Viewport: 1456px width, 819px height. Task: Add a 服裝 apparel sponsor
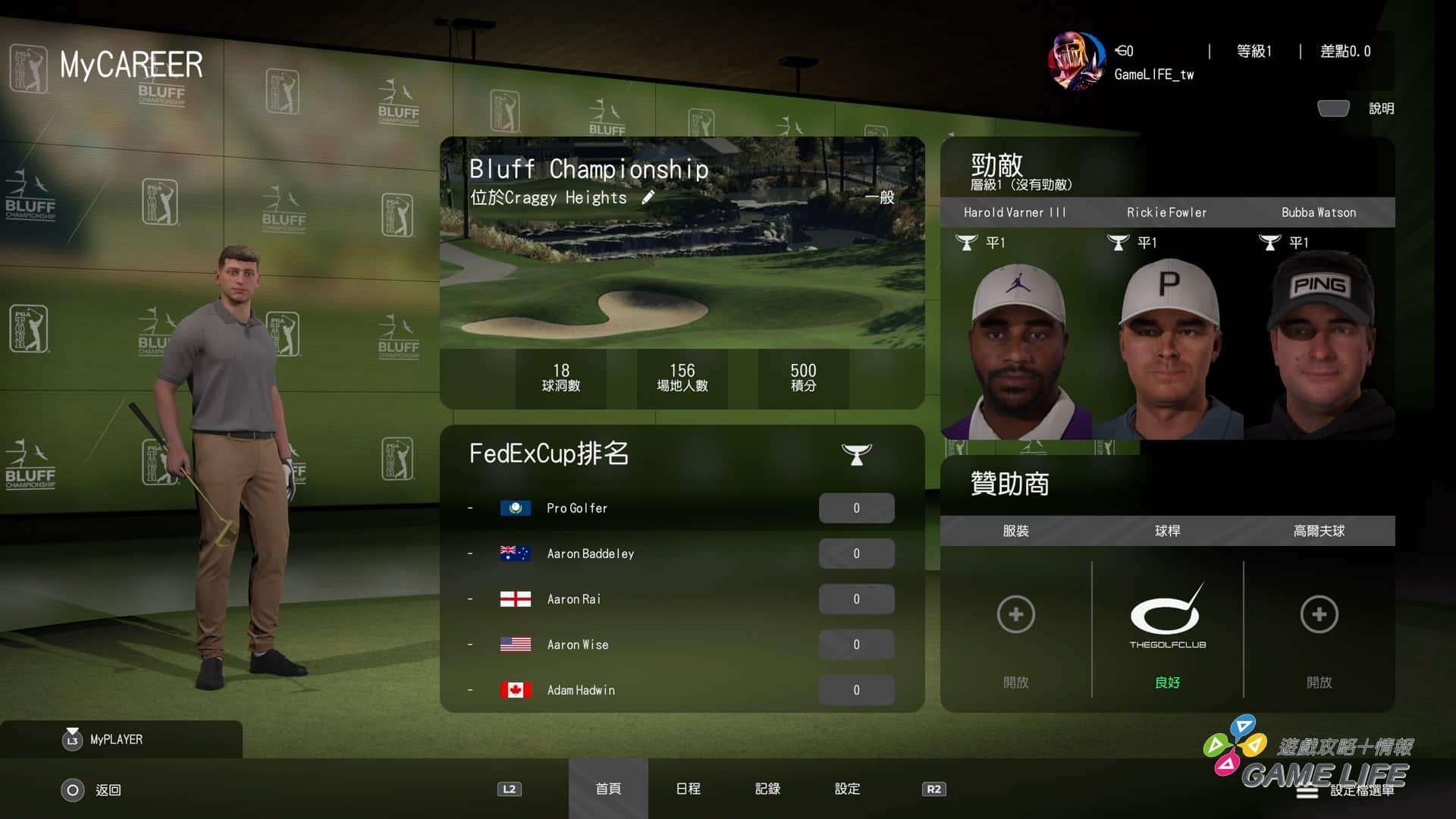1015,614
